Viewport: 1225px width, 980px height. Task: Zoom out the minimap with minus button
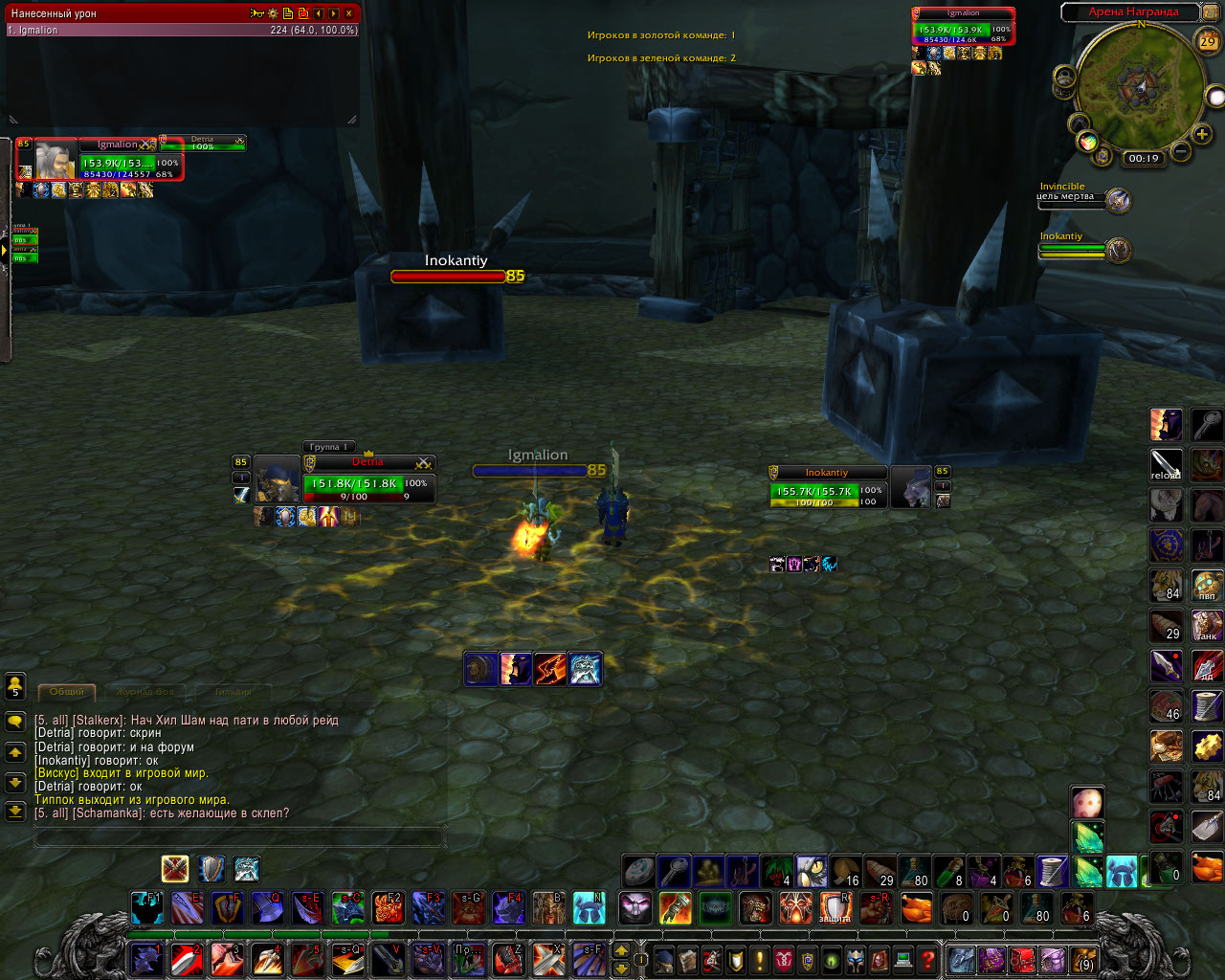point(1181,151)
